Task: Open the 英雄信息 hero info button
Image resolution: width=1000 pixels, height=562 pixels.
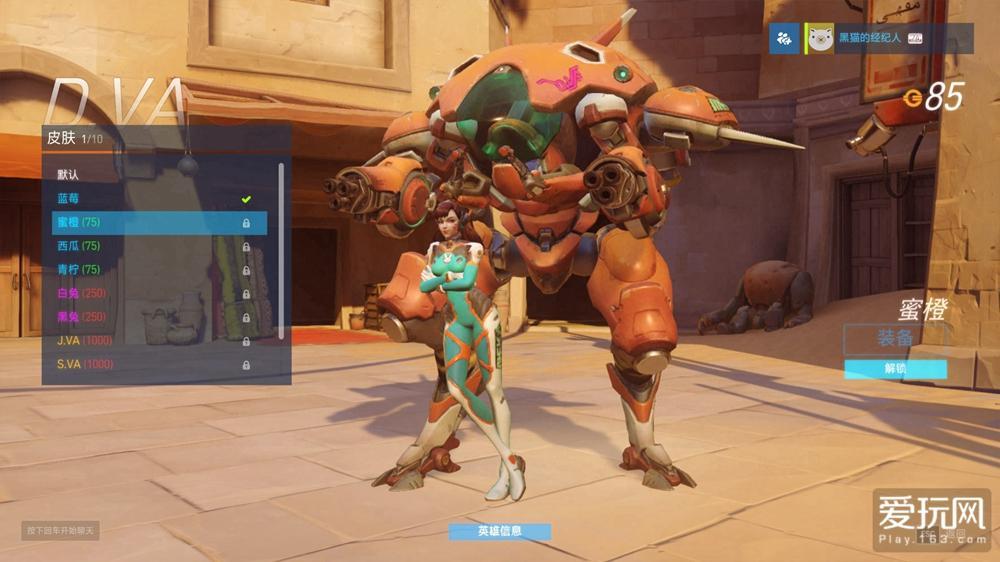Action: point(499,531)
